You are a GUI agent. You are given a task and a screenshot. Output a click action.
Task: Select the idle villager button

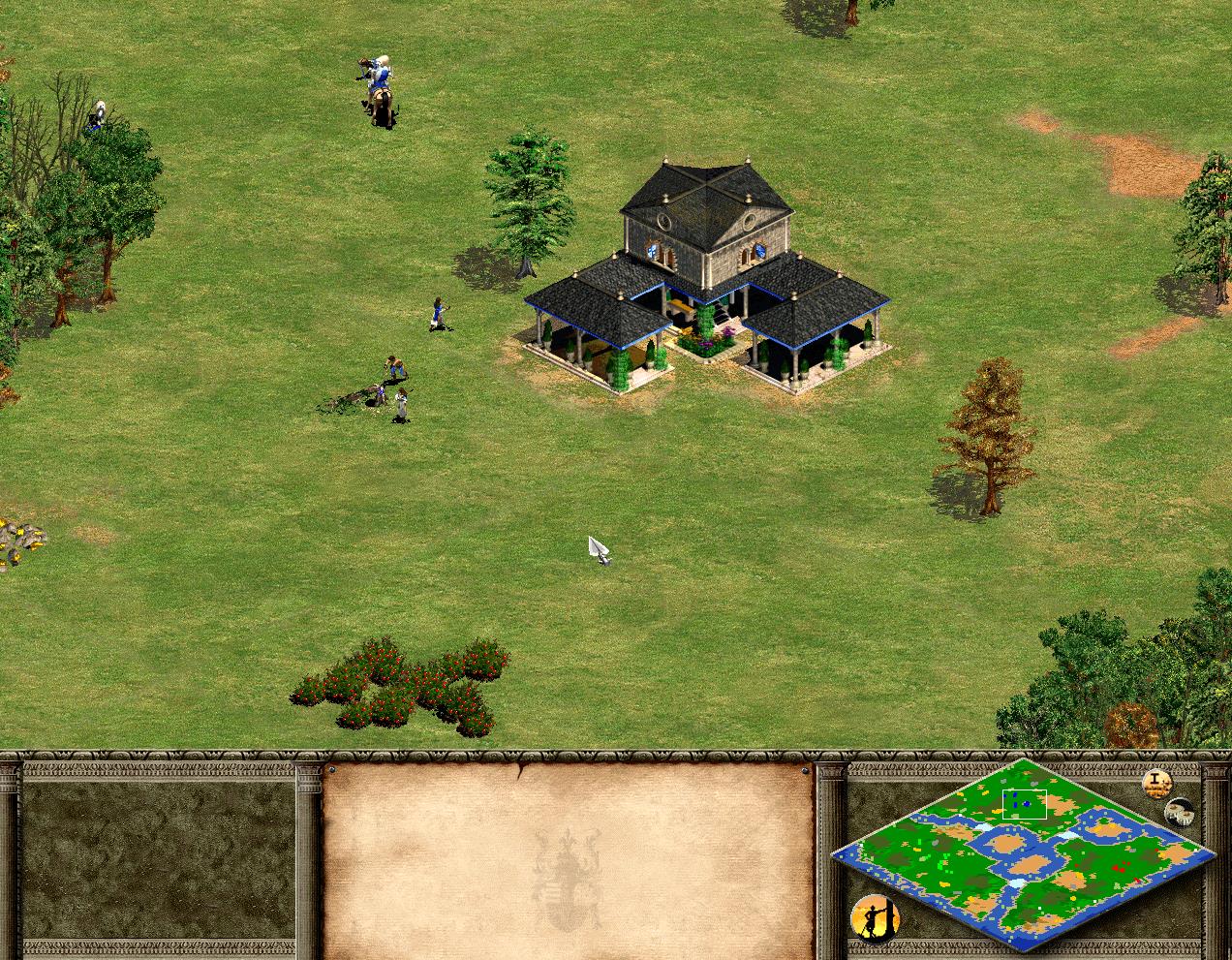click(x=875, y=918)
